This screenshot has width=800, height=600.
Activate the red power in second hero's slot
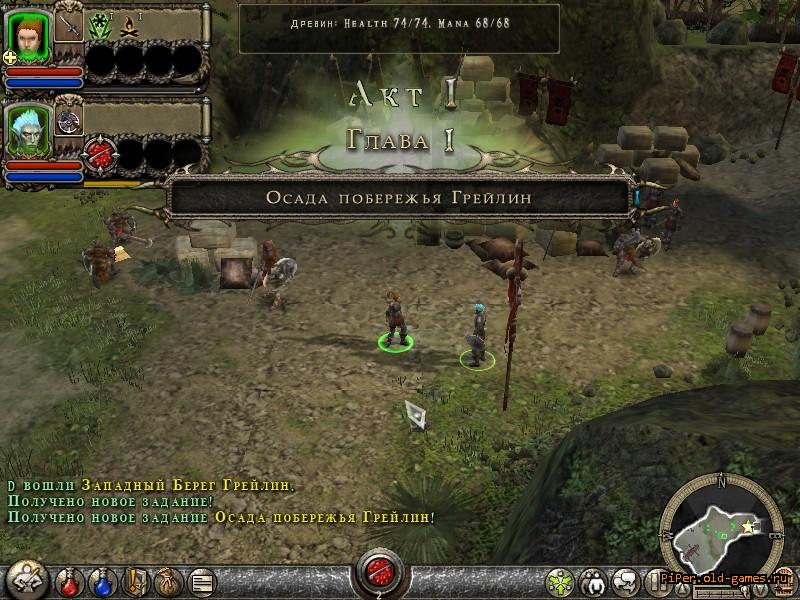tap(101, 156)
